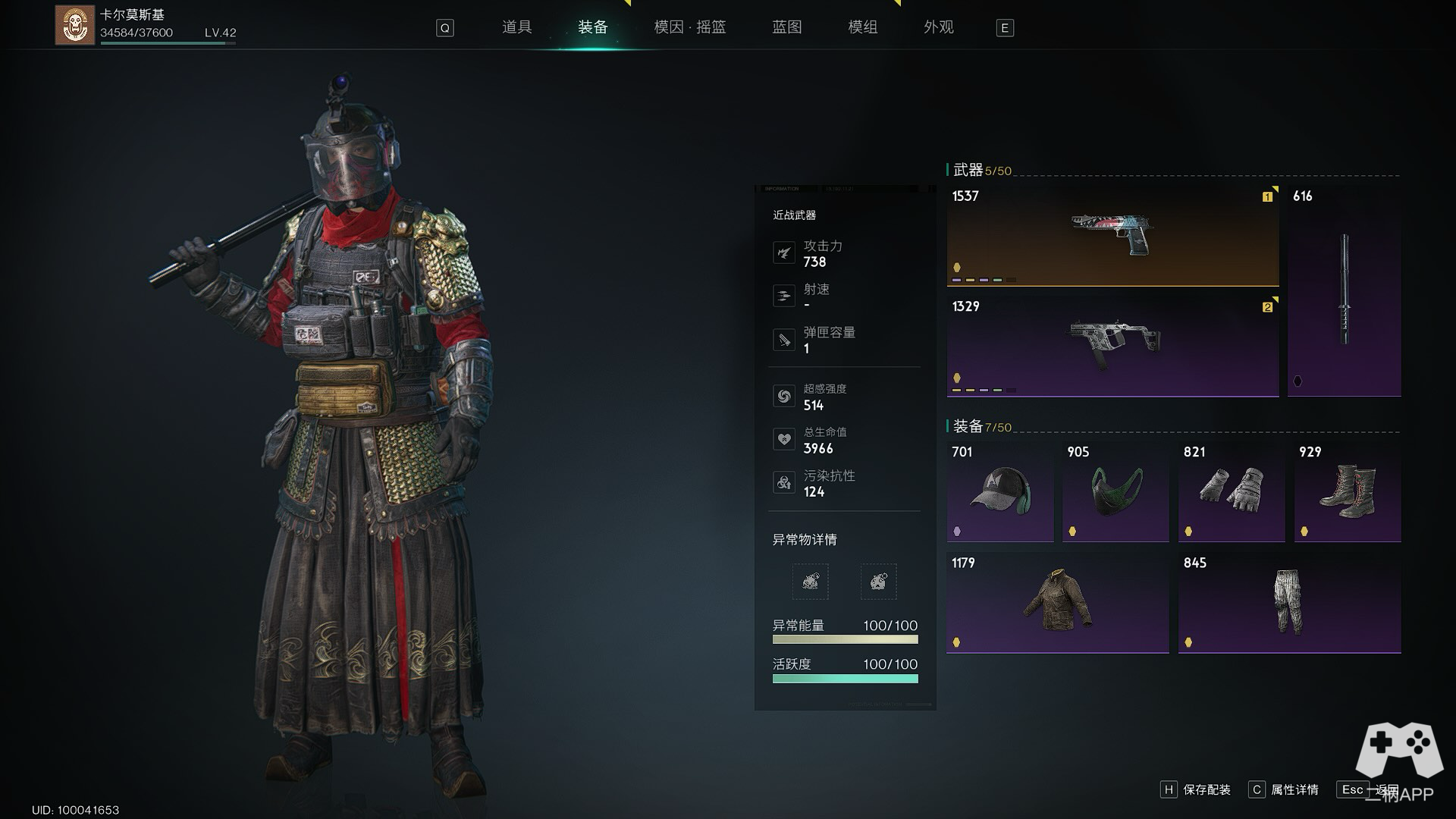Select the boots equipment slot

click(x=1348, y=491)
